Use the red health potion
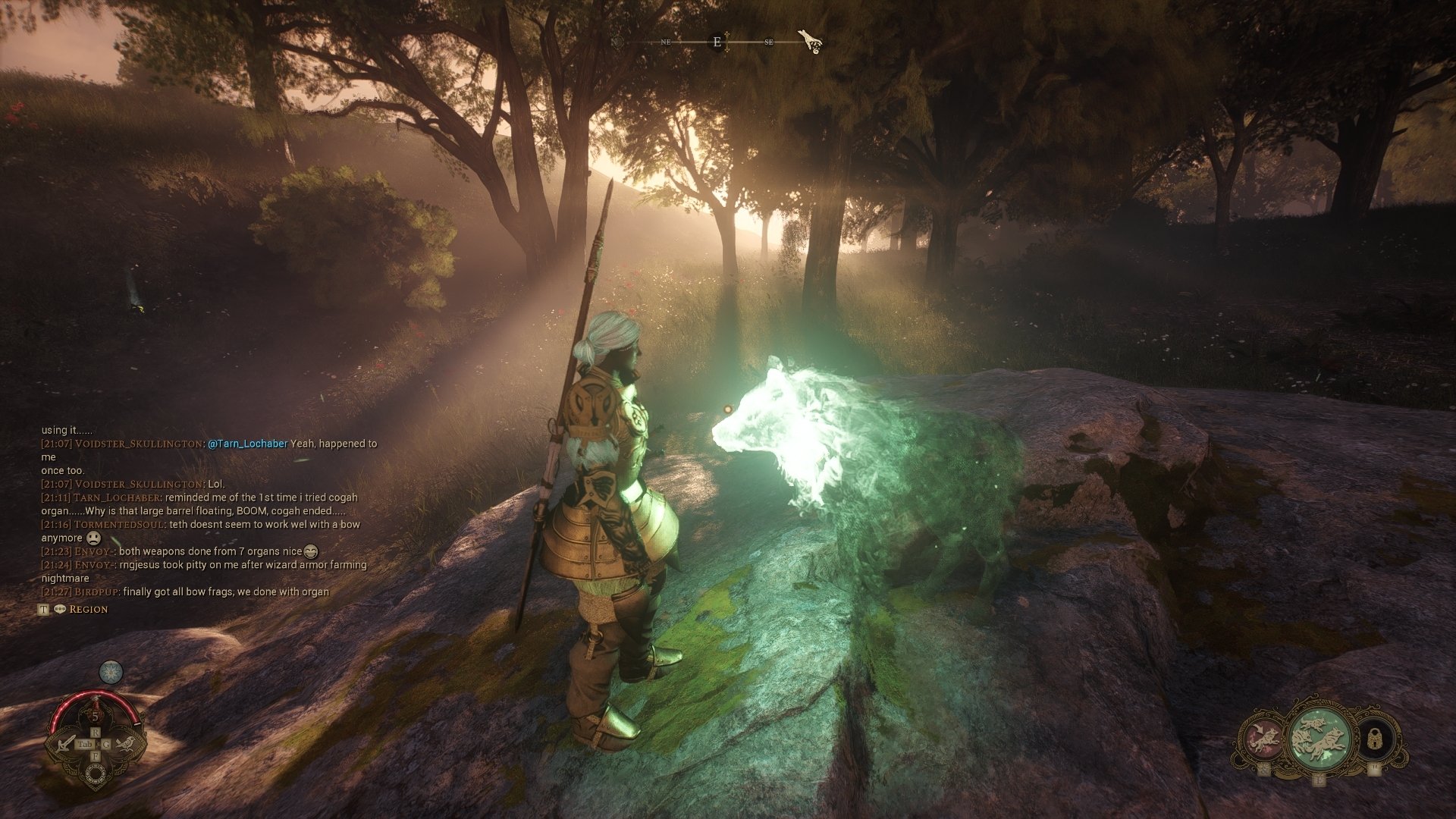Screen dimensions: 1456x819 pos(96,715)
